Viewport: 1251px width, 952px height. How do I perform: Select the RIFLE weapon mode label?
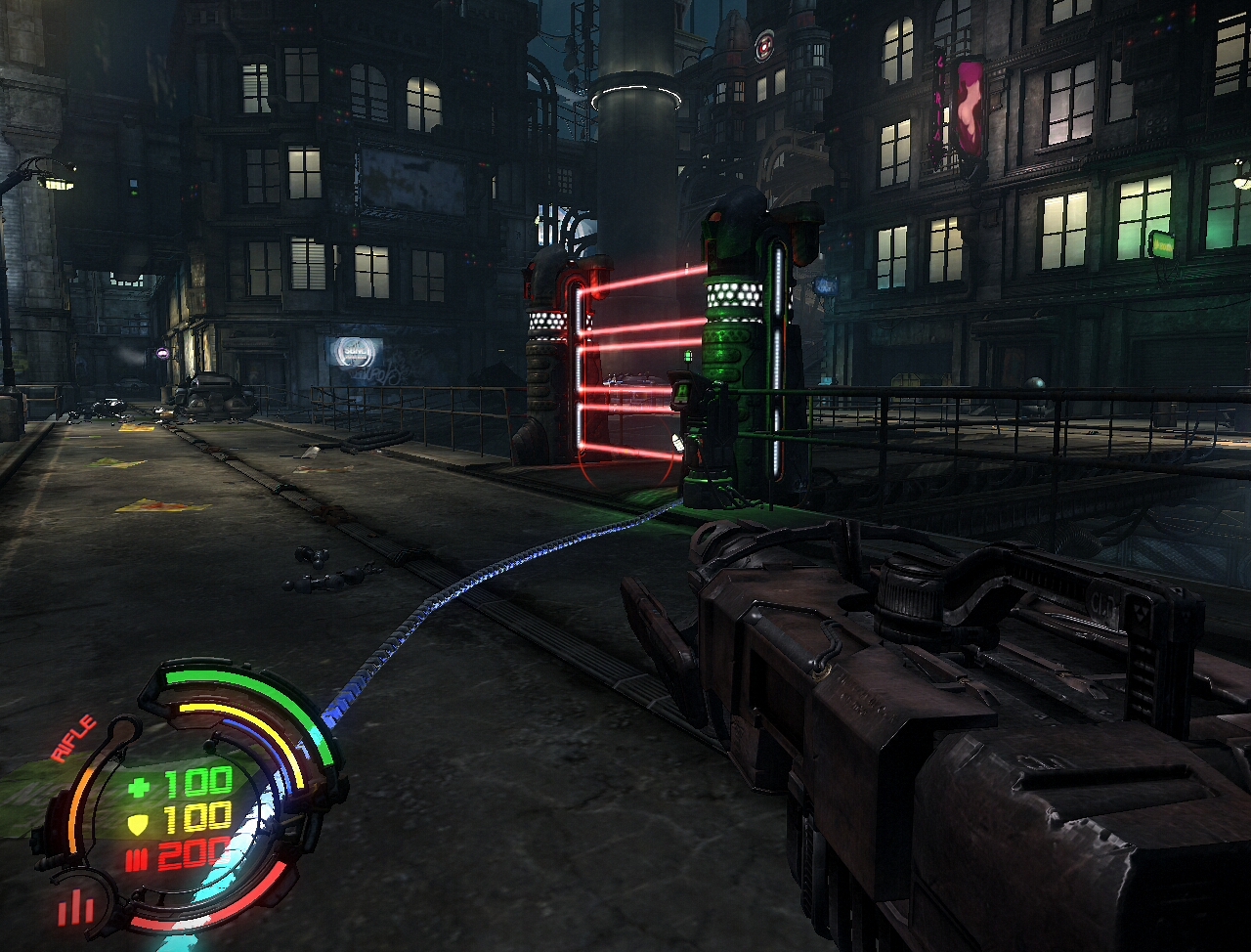[x=74, y=739]
